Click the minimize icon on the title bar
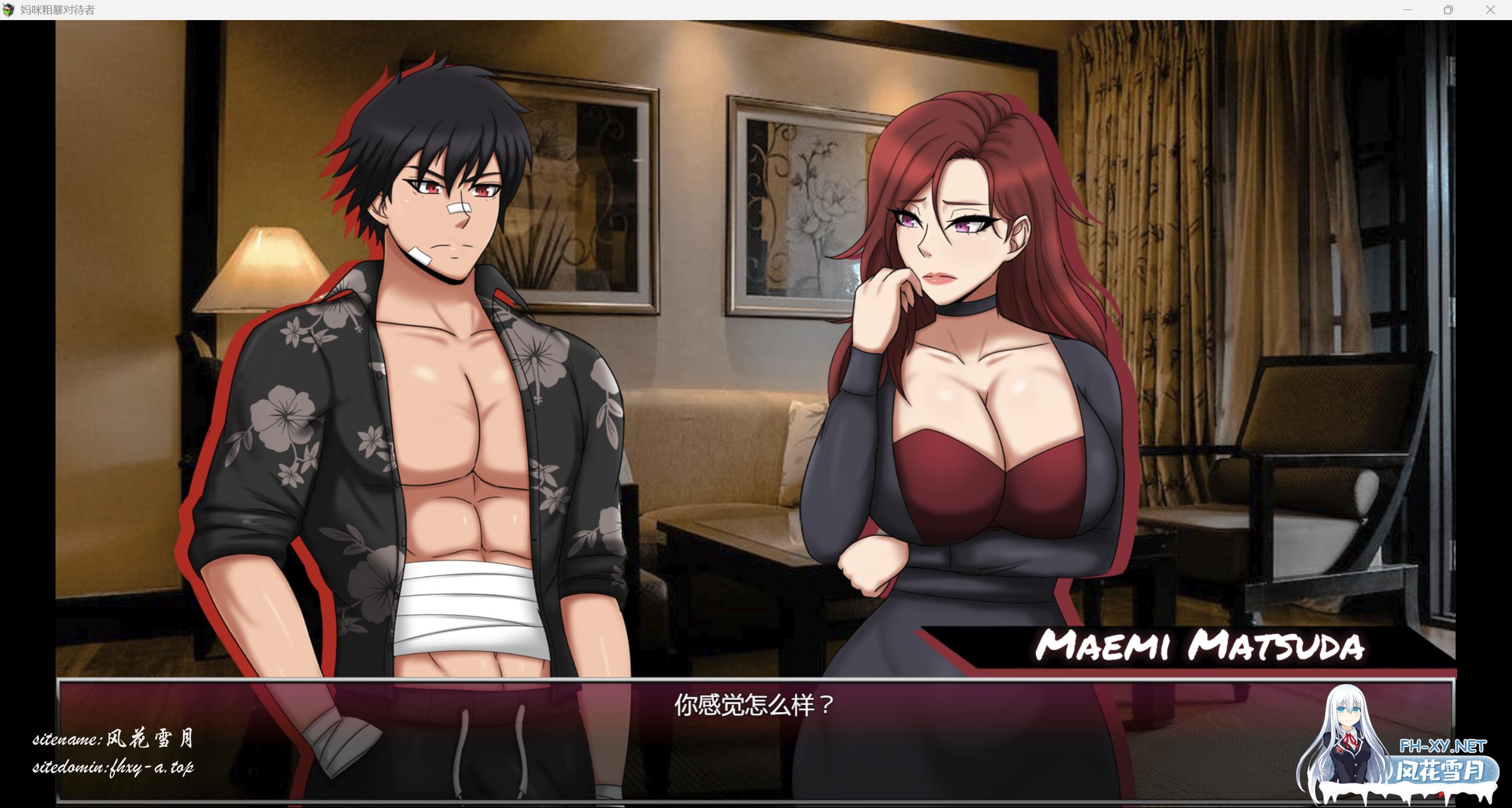The width and height of the screenshot is (1512, 808). point(1408,9)
